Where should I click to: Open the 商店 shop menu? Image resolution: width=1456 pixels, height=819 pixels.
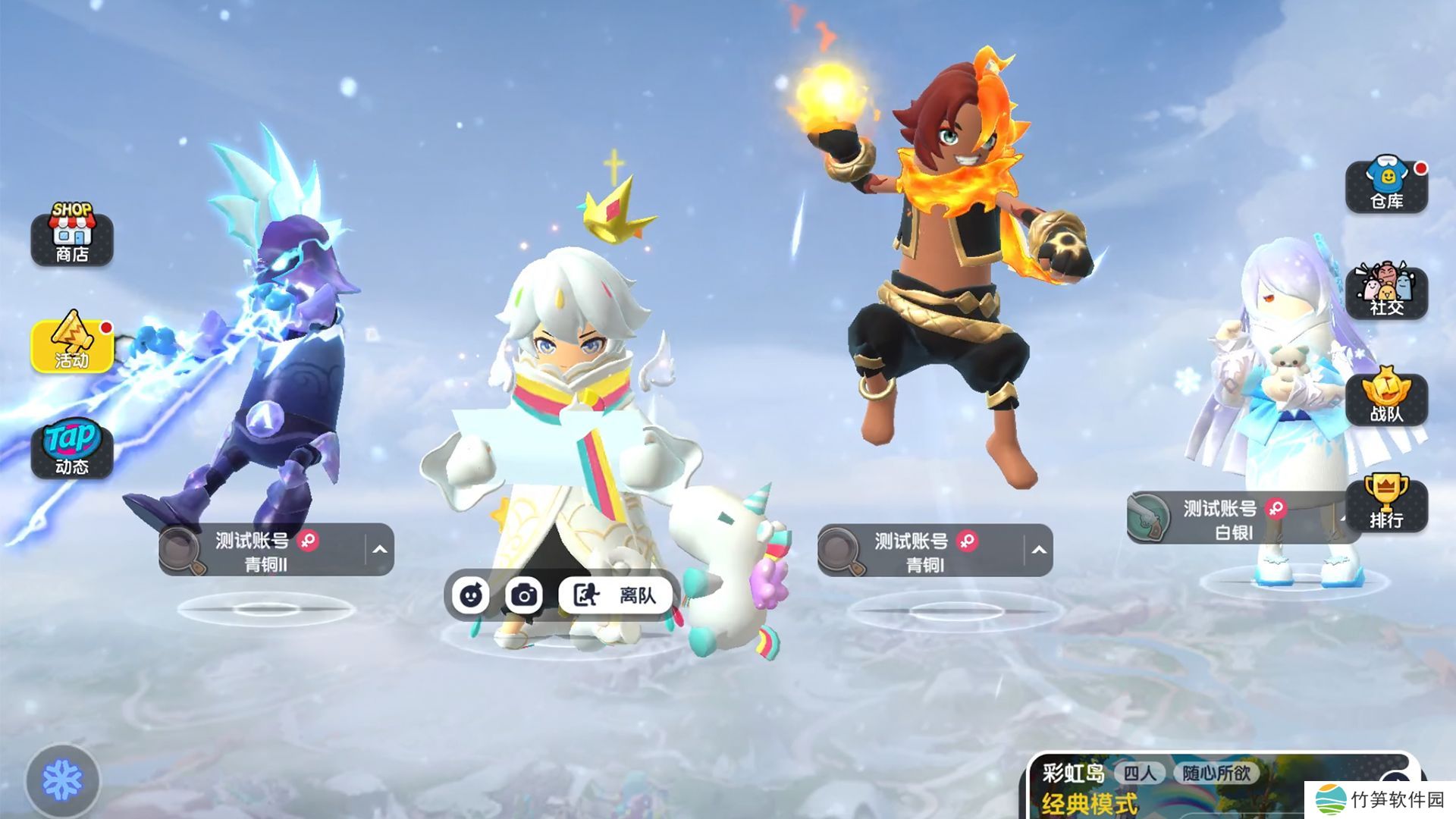[72, 235]
